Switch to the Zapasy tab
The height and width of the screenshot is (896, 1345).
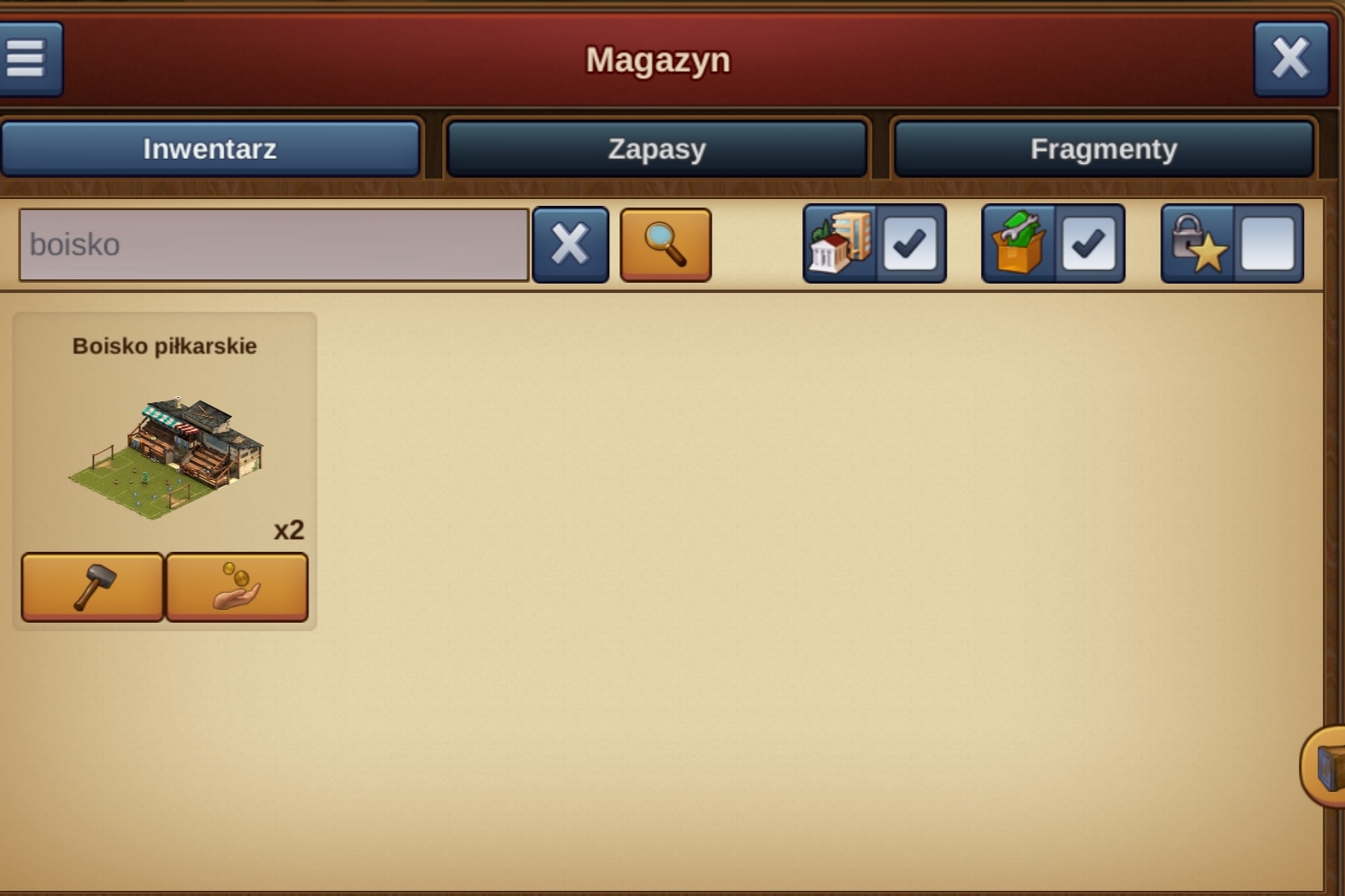pyautogui.click(x=656, y=149)
